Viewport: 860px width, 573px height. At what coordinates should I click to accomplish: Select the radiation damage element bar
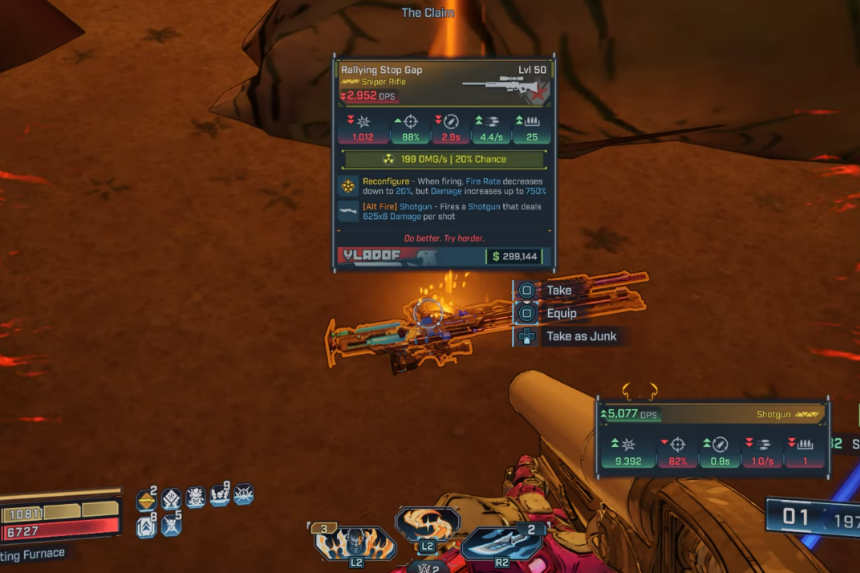tap(443, 159)
